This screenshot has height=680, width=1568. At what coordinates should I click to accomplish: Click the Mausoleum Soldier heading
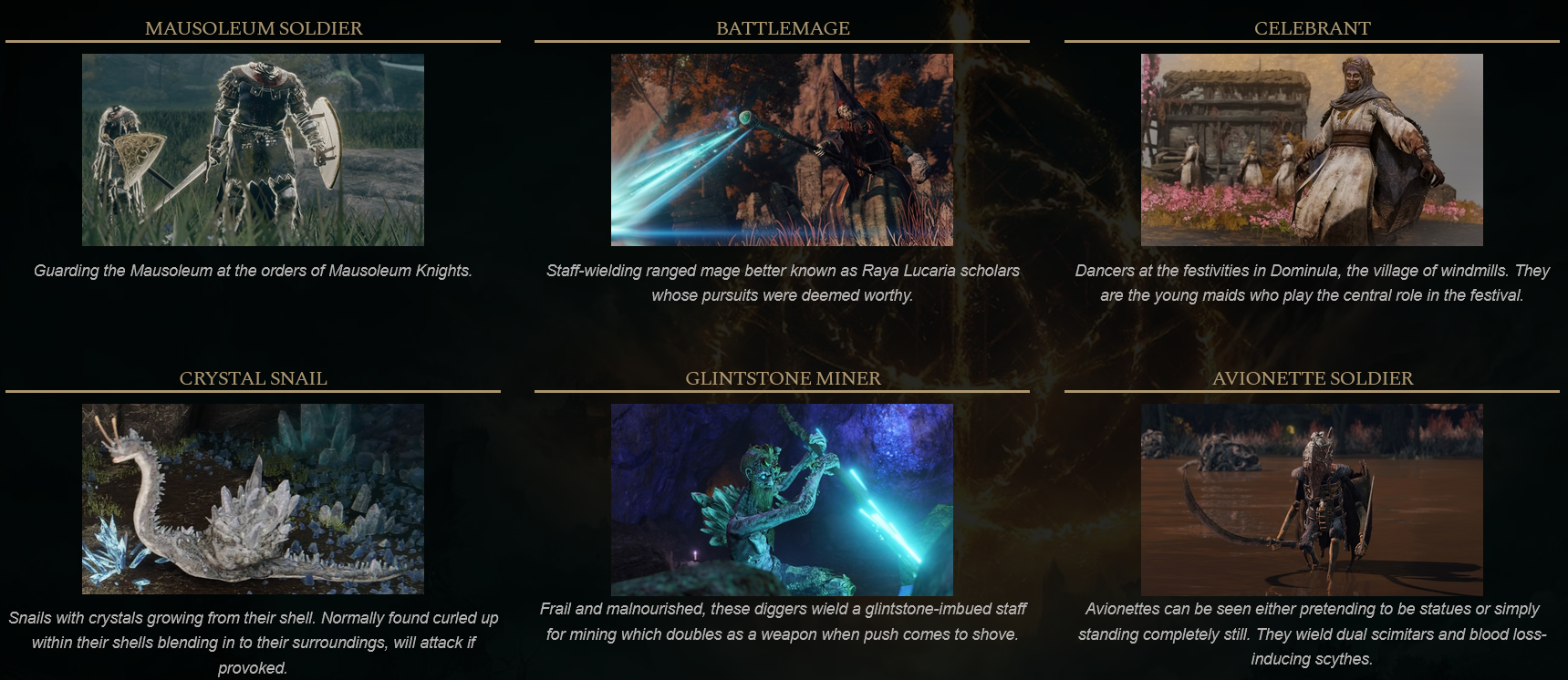[254, 28]
